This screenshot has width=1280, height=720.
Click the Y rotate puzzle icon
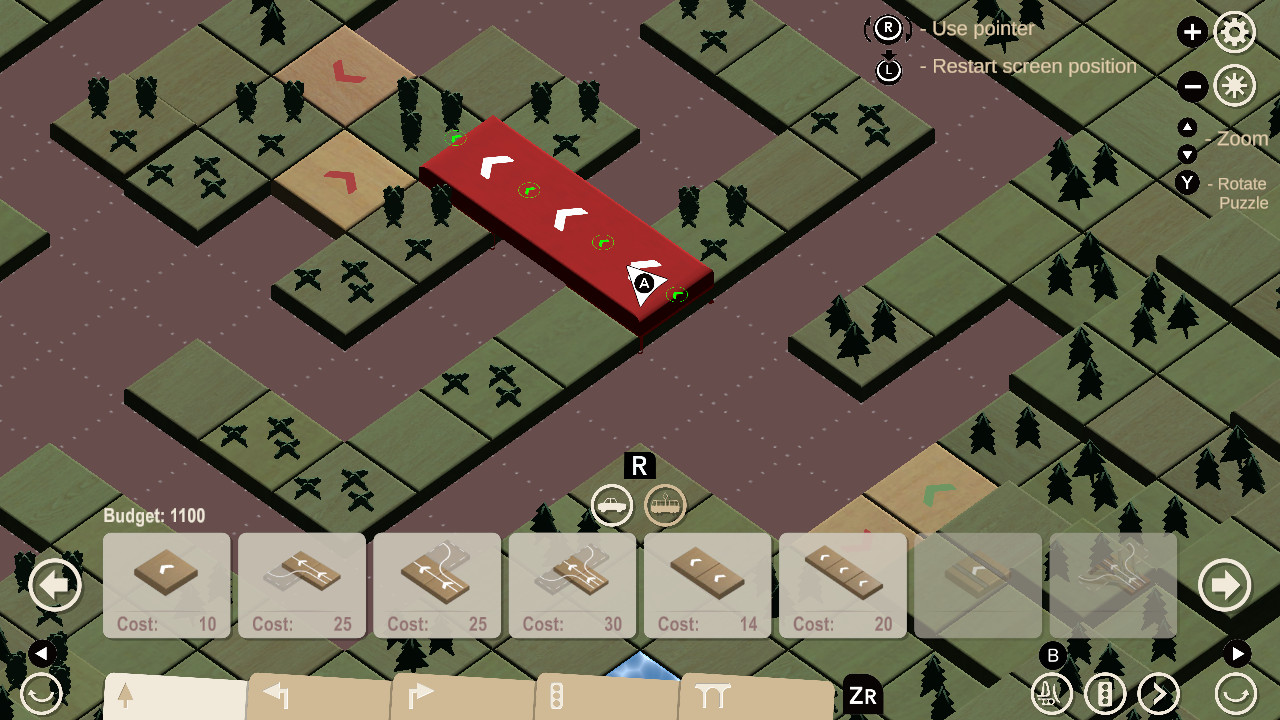(1186, 183)
